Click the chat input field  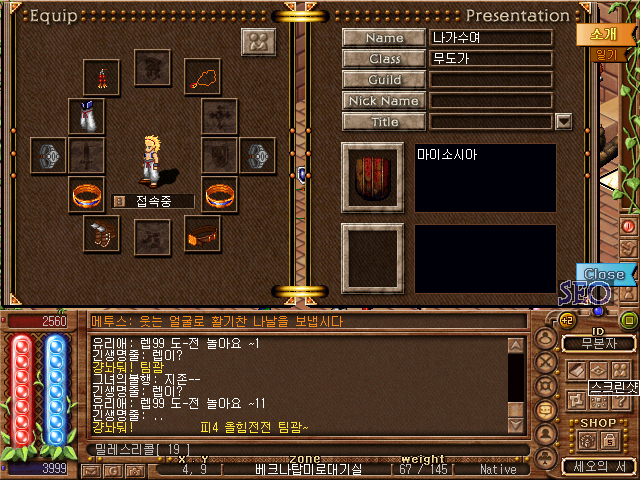(300, 449)
